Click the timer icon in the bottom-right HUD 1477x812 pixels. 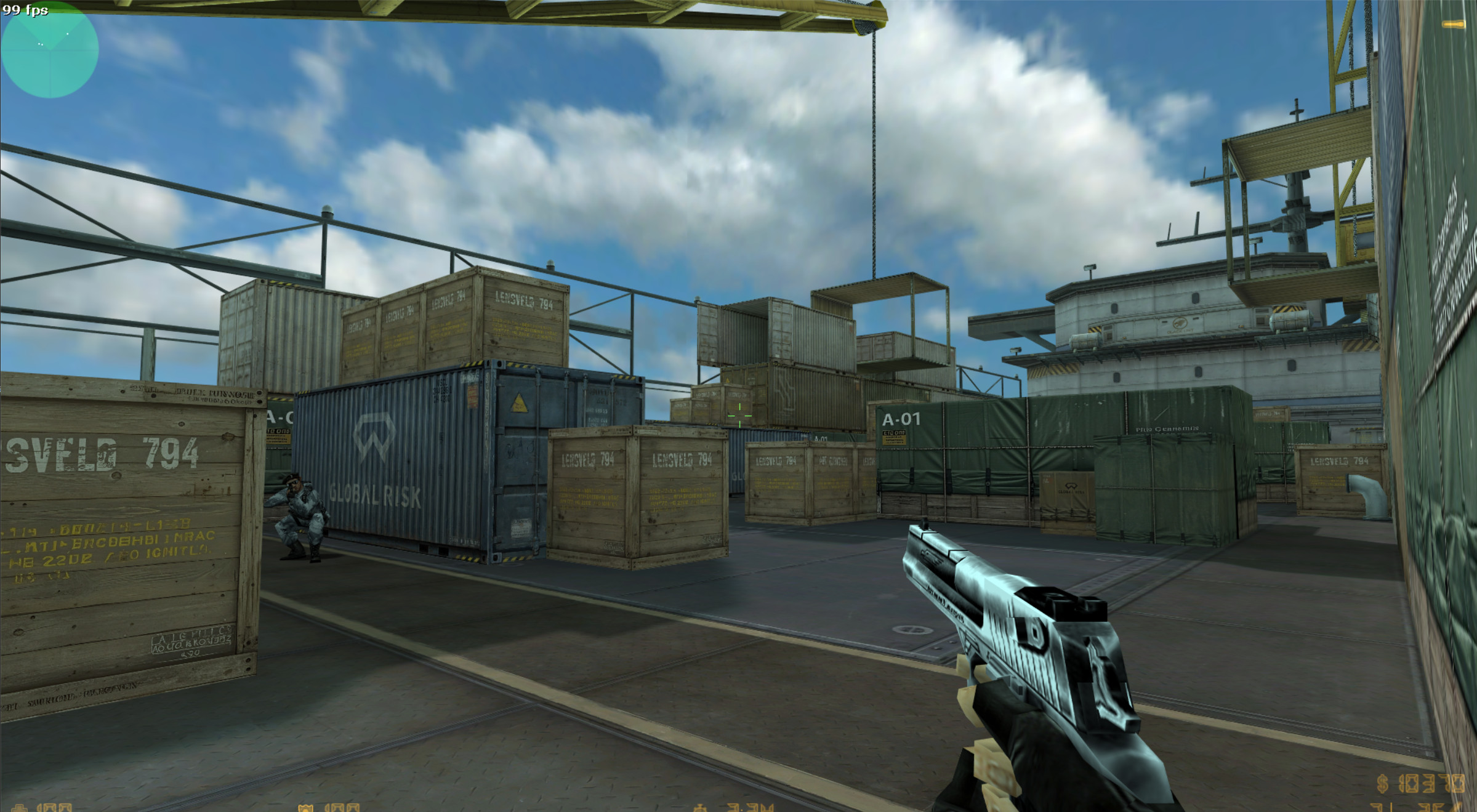pos(699,809)
